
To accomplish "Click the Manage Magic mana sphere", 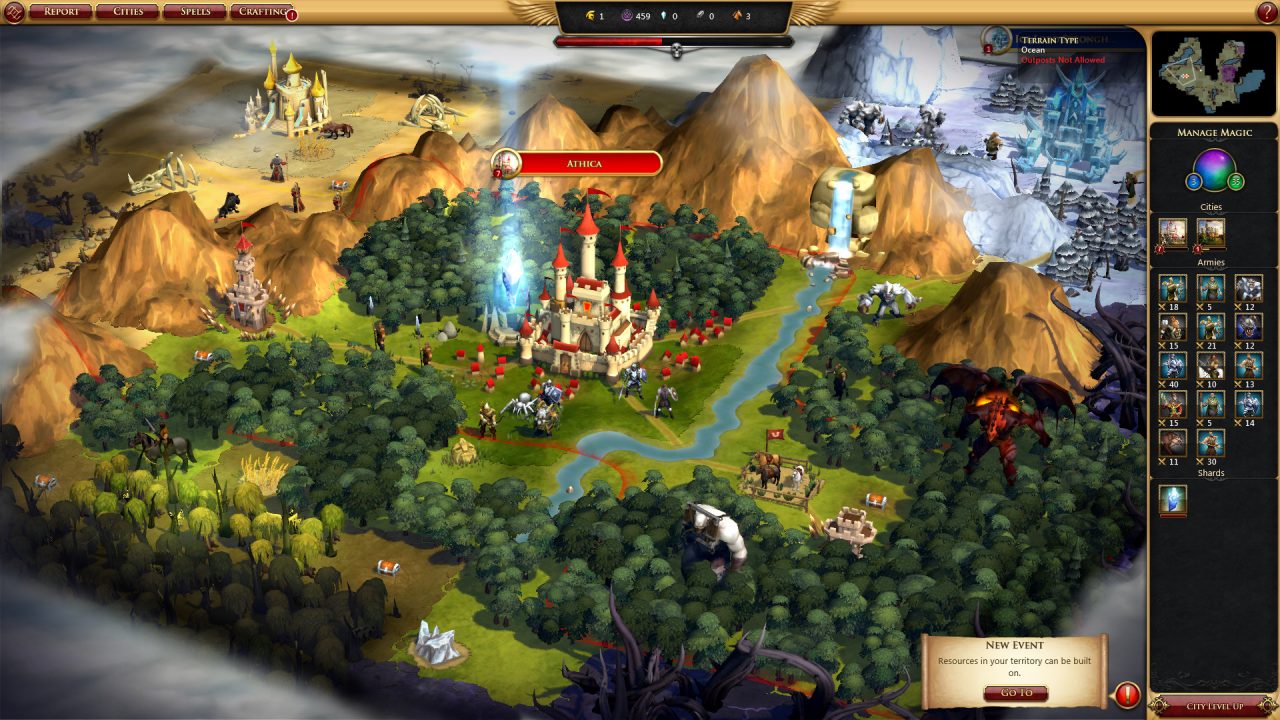I will coord(1212,172).
